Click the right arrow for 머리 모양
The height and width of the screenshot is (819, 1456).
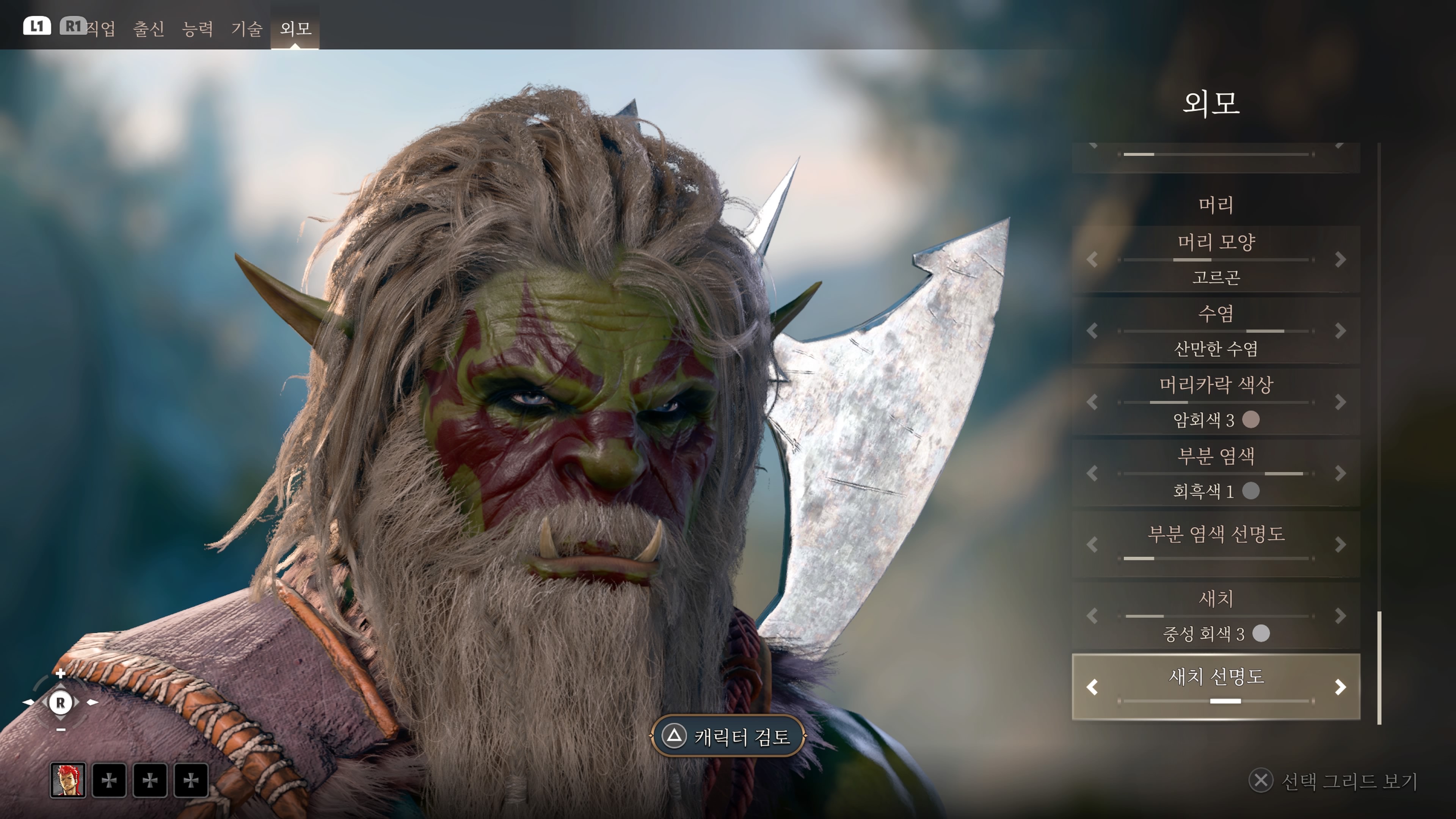pos(1340,259)
